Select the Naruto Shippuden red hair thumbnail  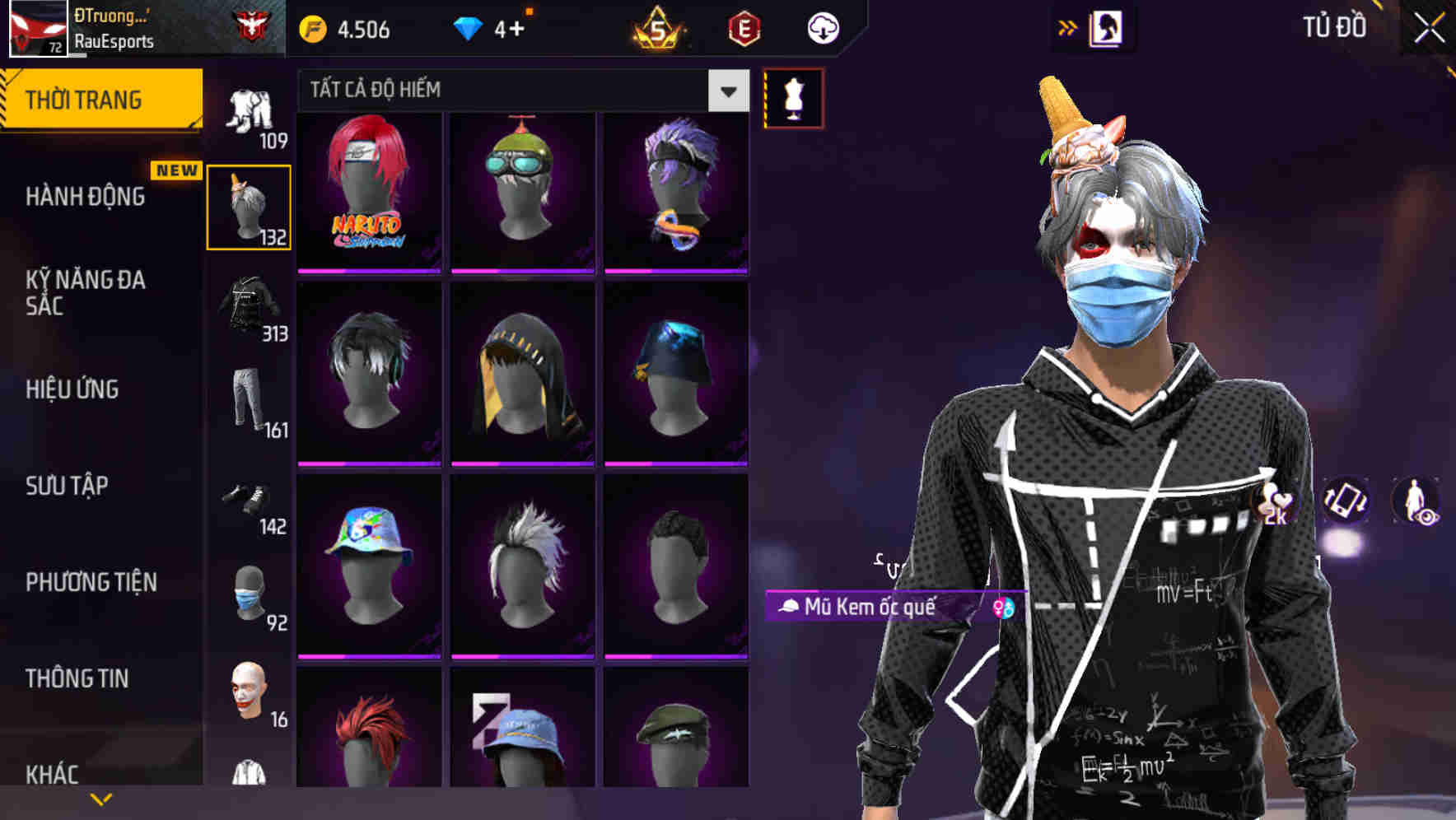368,193
